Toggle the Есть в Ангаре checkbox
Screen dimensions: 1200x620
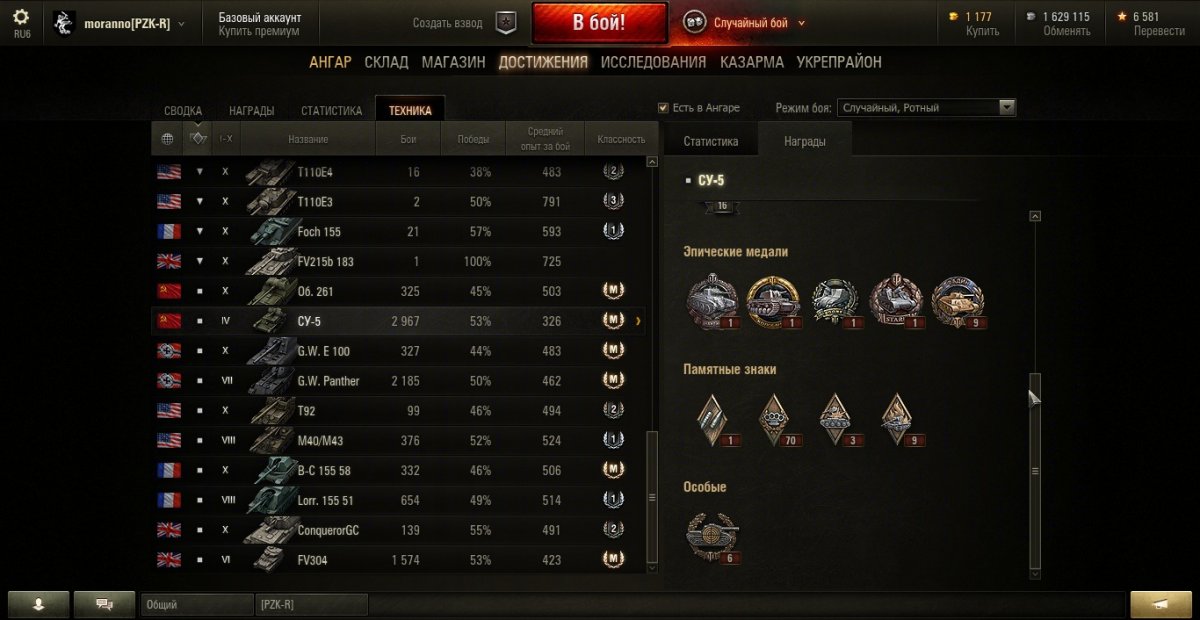tap(663, 108)
